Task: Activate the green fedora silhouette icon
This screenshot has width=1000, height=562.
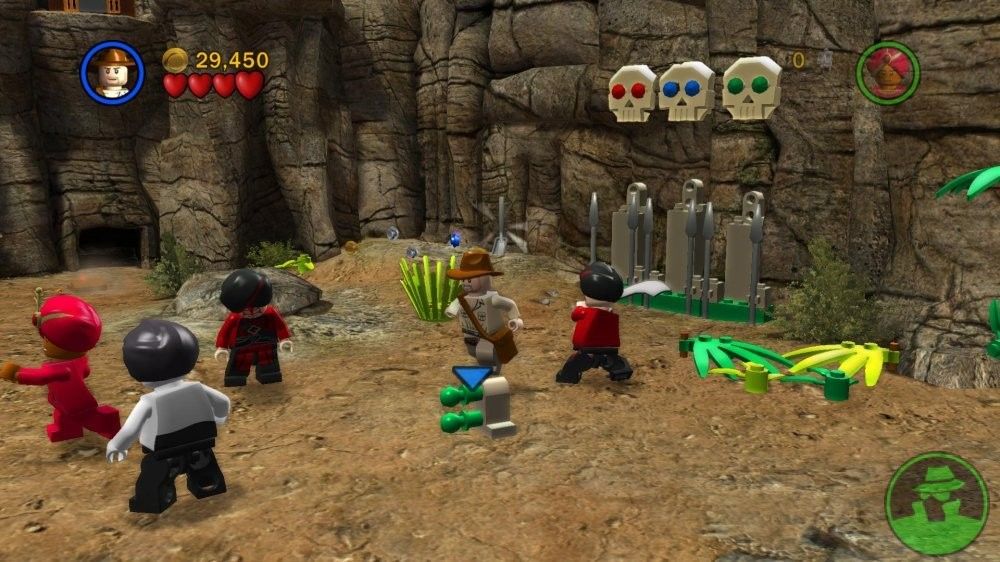Action: [936, 503]
